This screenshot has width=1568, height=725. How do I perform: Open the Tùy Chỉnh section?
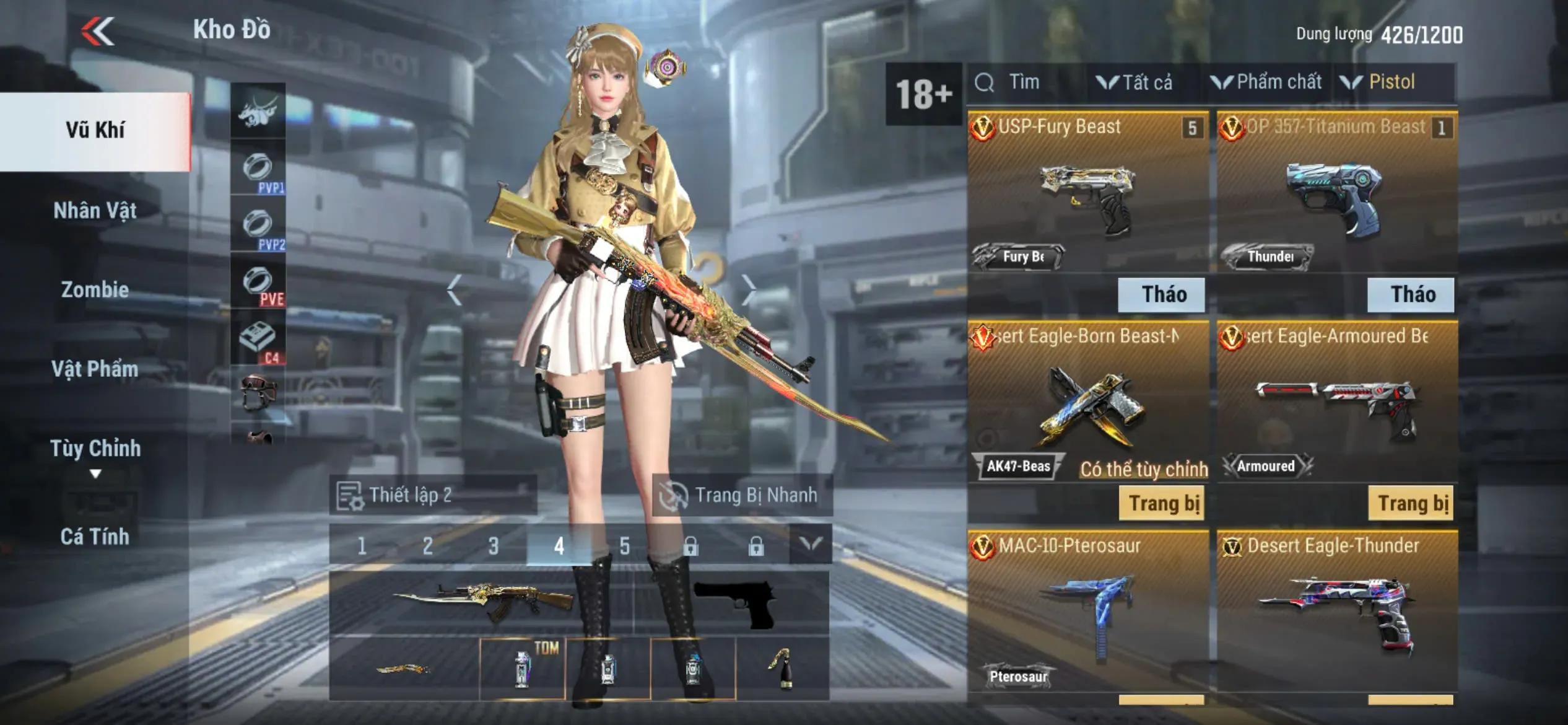point(95,449)
